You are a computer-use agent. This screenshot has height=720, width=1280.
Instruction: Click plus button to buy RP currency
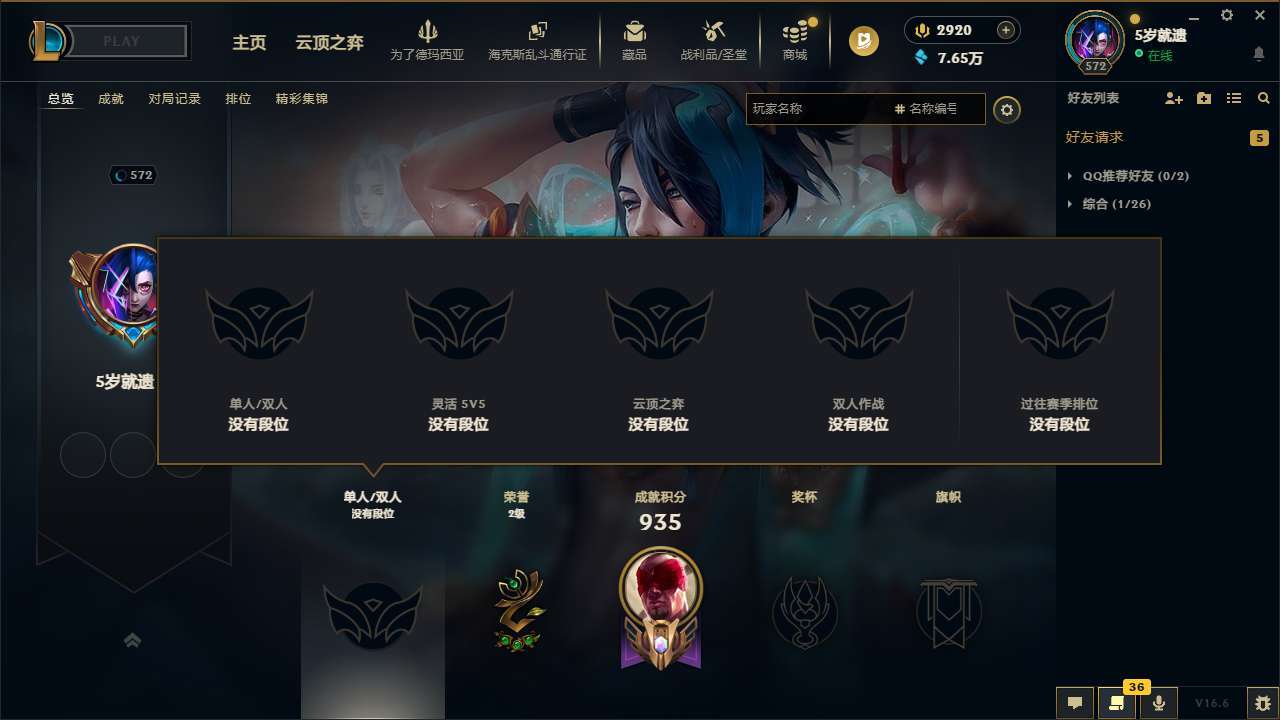1006,30
